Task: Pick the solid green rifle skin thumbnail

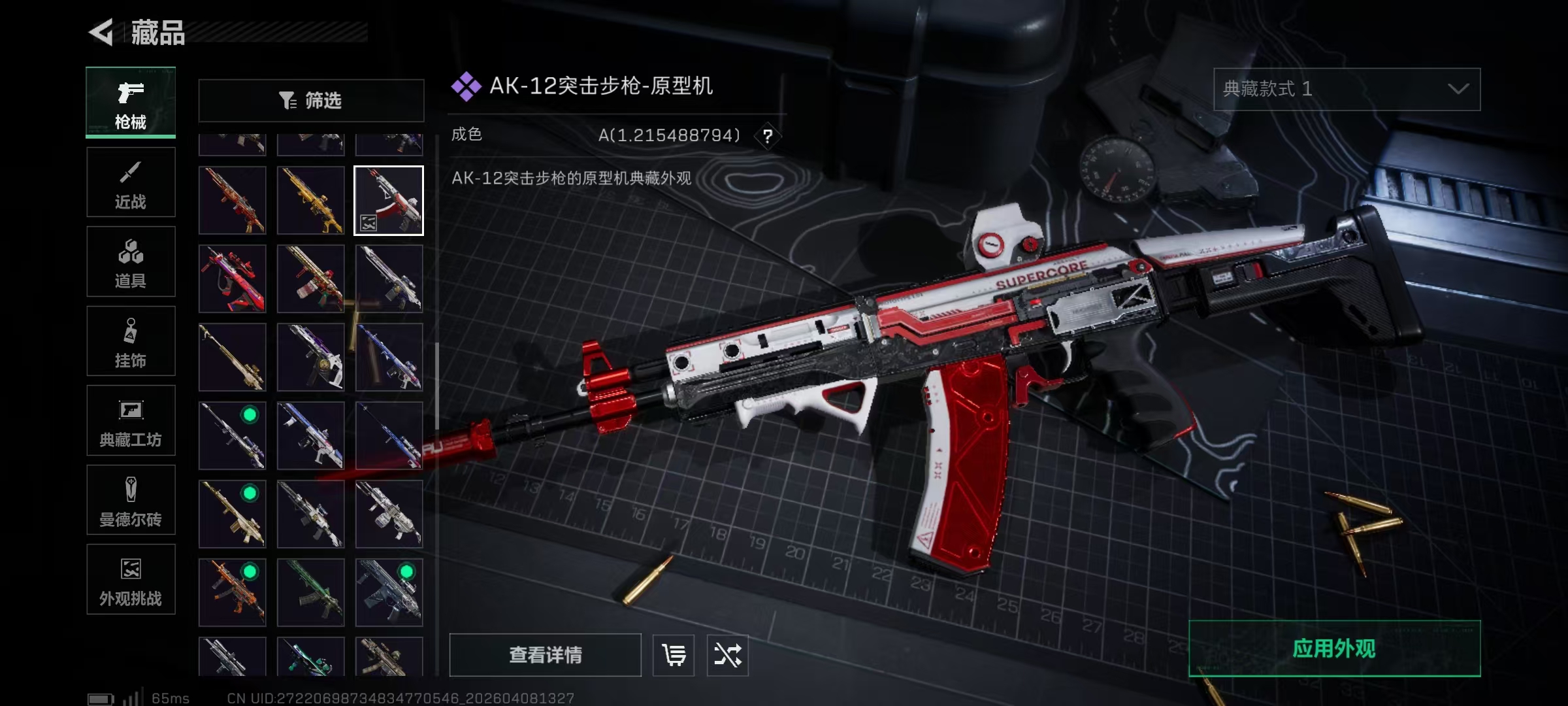Action: tap(311, 593)
